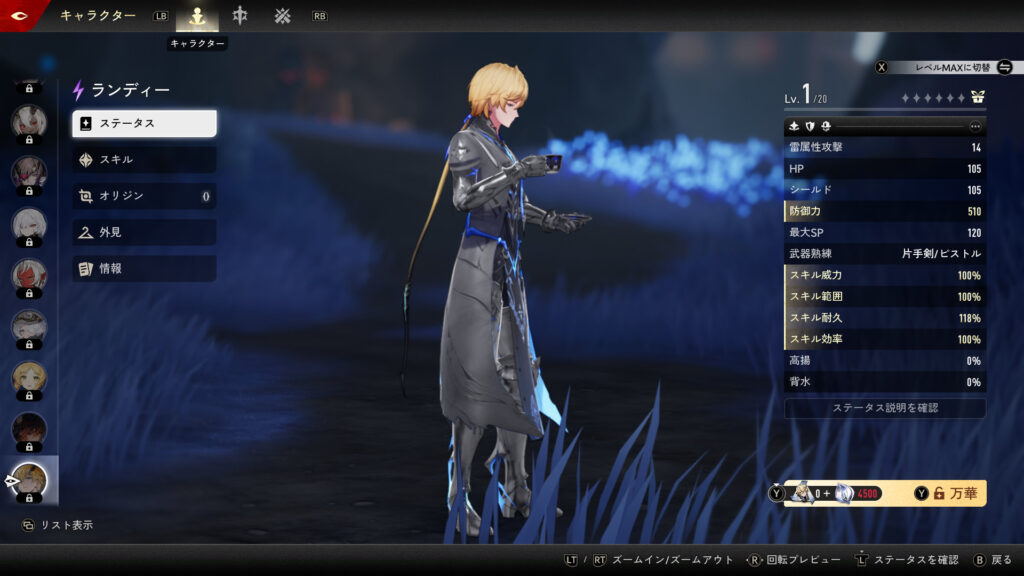Screen dimensions: 1024x576
Task: Open the third top tab with crossed emblem
Action: click(x=283, y=16)
